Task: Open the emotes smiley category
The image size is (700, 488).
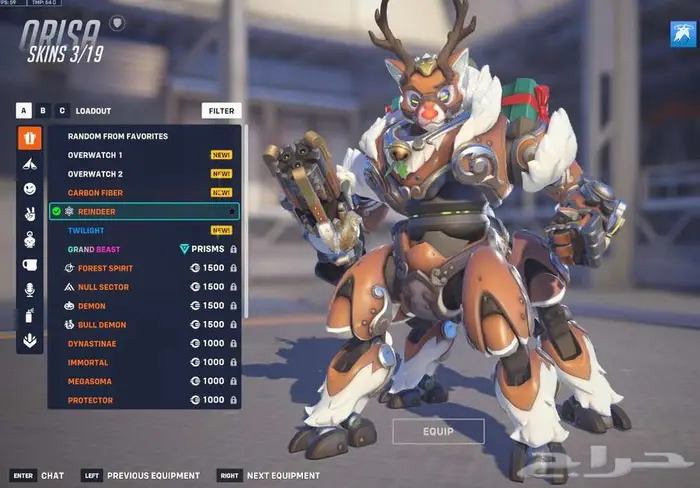Action: click(30, 188)
